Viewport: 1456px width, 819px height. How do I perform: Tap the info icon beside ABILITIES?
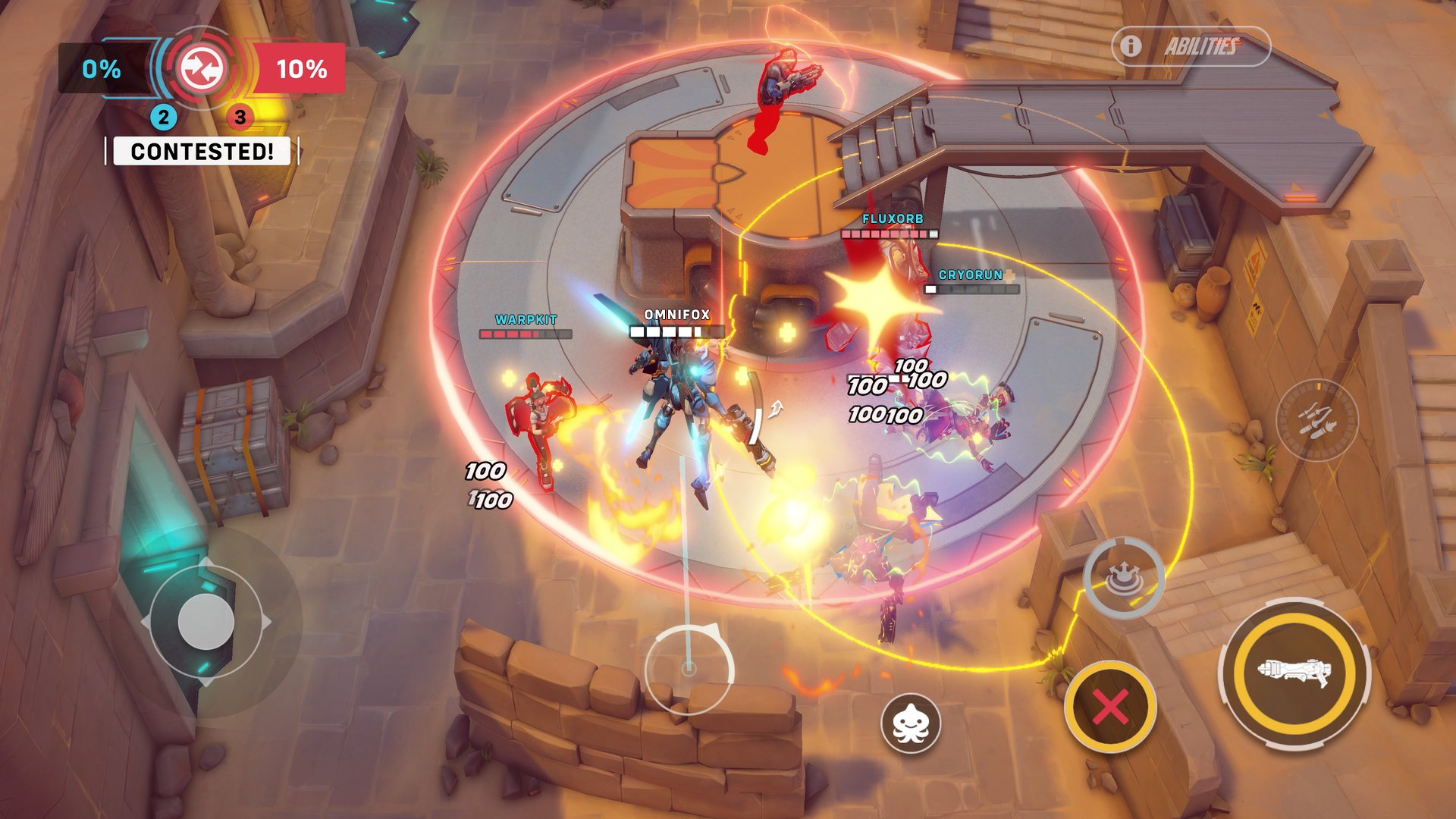pyautogui.click(x=1131, y=45)
